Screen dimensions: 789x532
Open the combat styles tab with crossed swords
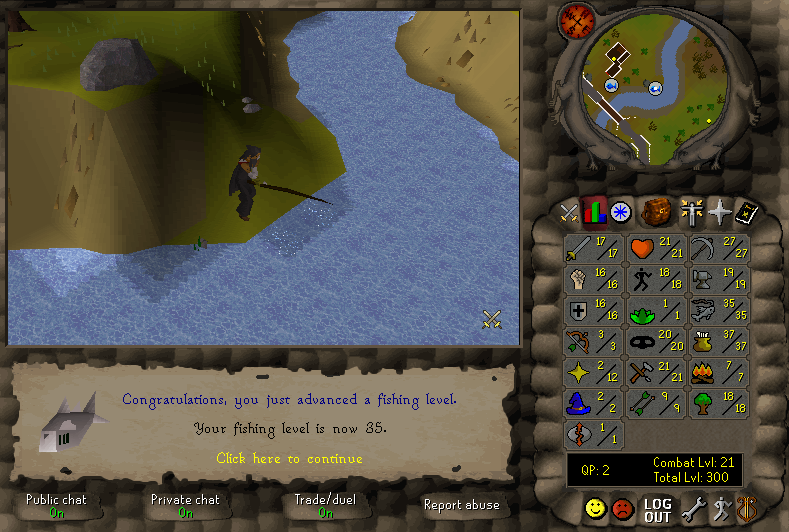[x=569, y=212]
